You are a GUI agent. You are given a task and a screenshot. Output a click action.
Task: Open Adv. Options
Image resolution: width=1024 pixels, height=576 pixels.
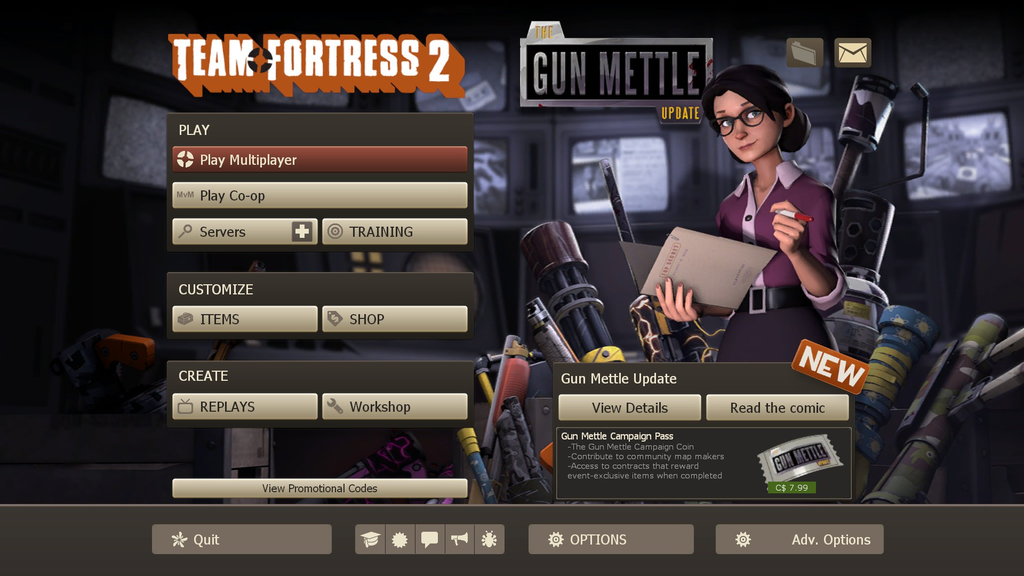799,540
